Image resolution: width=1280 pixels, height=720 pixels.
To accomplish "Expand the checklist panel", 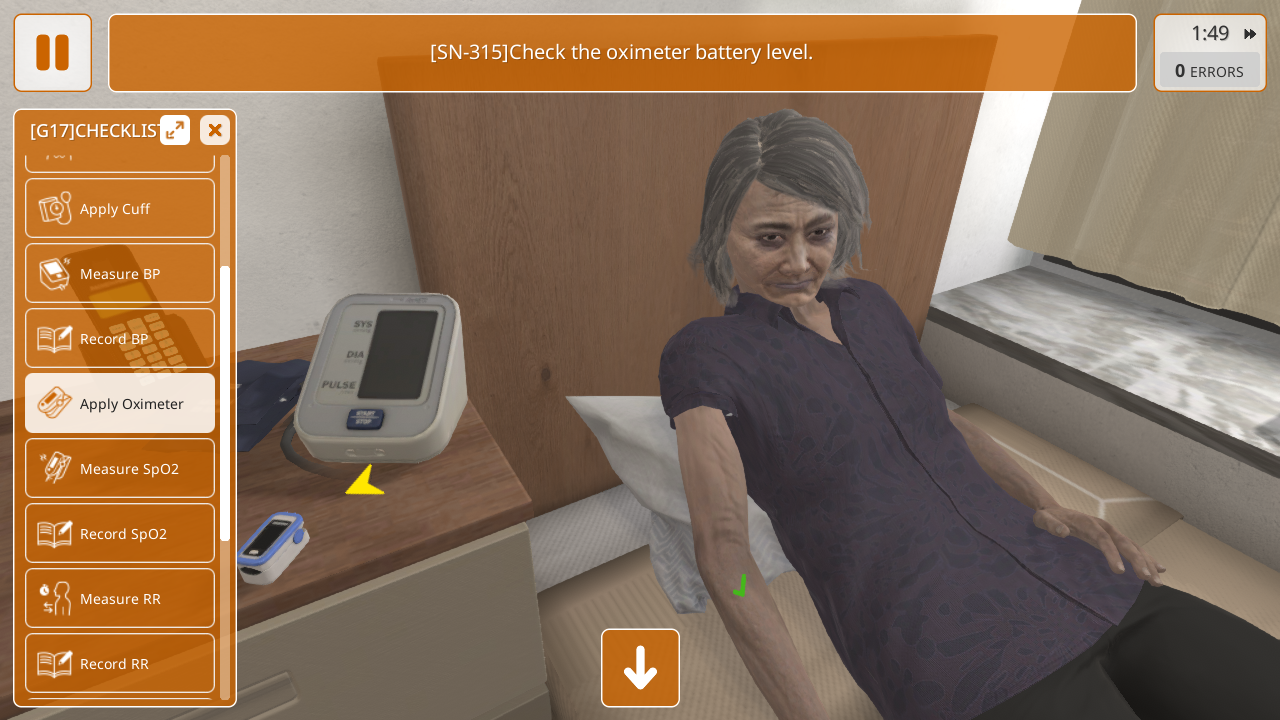I will pos(175,130).
